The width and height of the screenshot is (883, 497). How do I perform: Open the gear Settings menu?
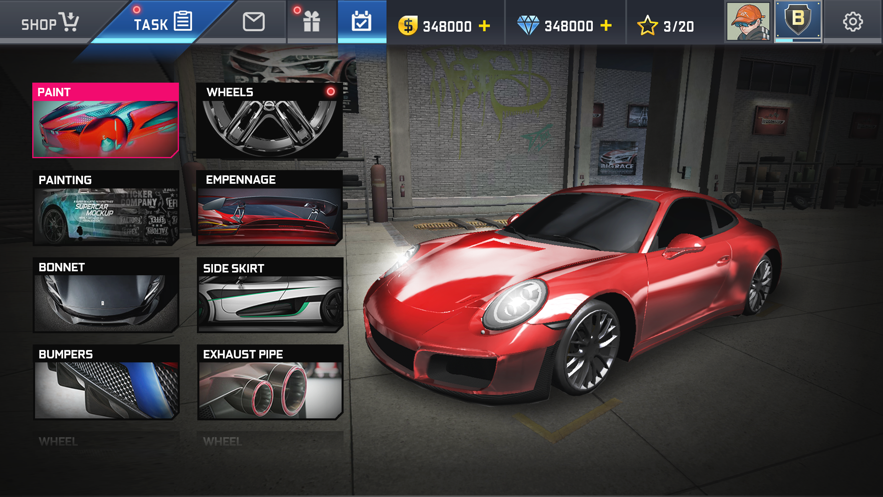tap(852, 22)
